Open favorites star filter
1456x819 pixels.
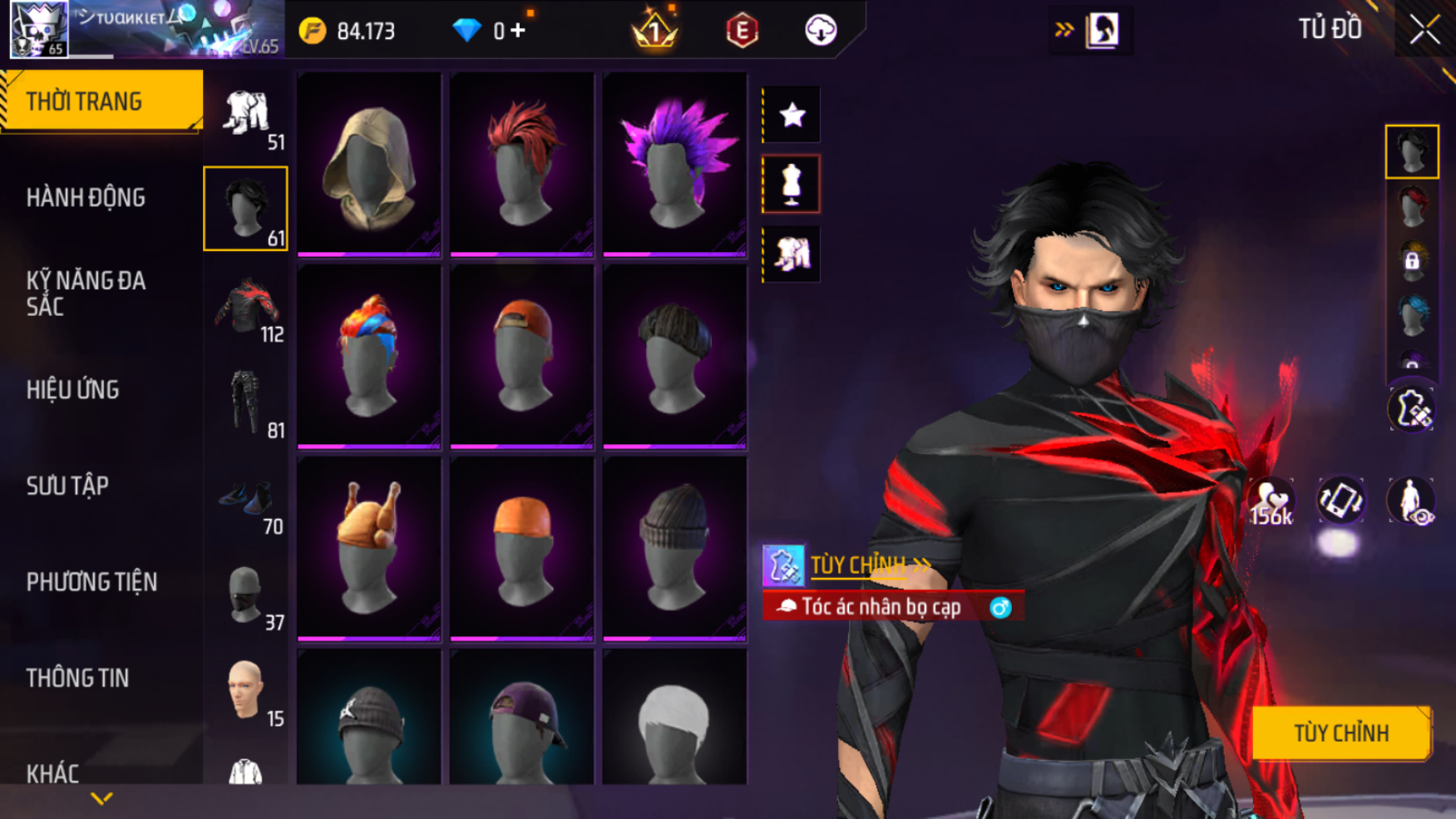[x=792, y=115]
